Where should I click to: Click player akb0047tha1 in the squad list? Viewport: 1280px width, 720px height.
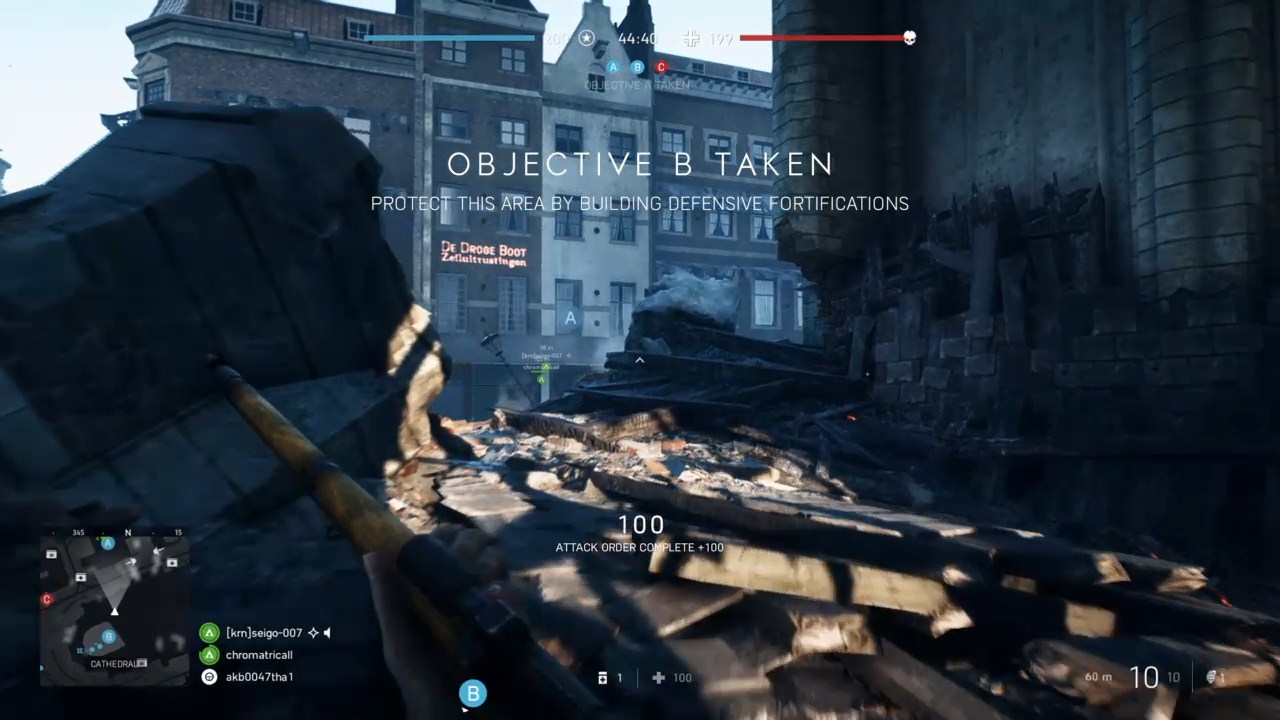pyautogui.click(x=261, y=677)
